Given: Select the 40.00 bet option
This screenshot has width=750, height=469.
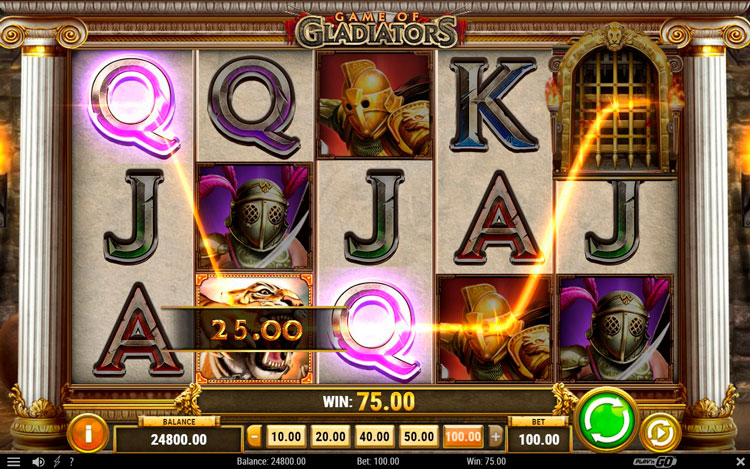Looking at the screenshot, I should (375, 436).
